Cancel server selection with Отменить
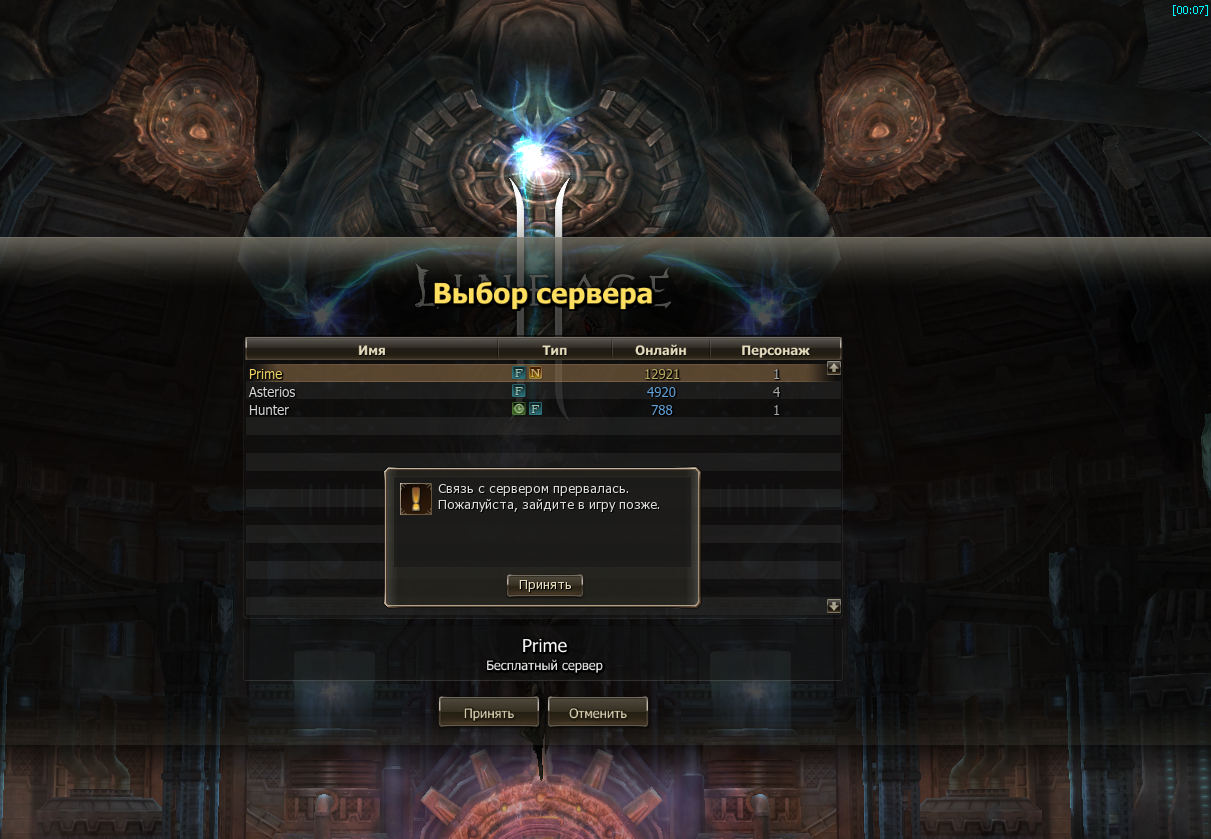 coord(597,713)
